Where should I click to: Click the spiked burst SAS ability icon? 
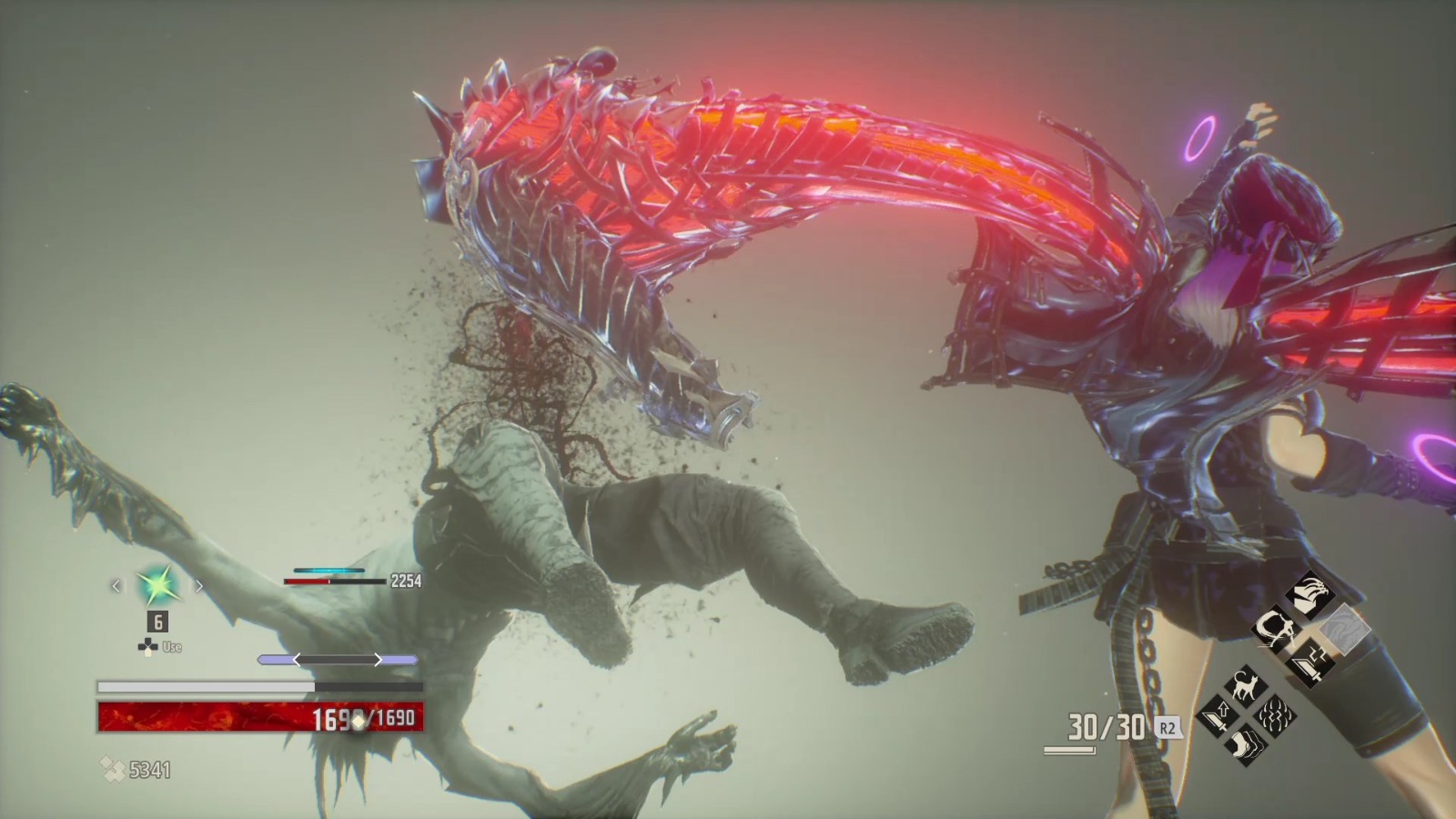[x=1275, y=714]
